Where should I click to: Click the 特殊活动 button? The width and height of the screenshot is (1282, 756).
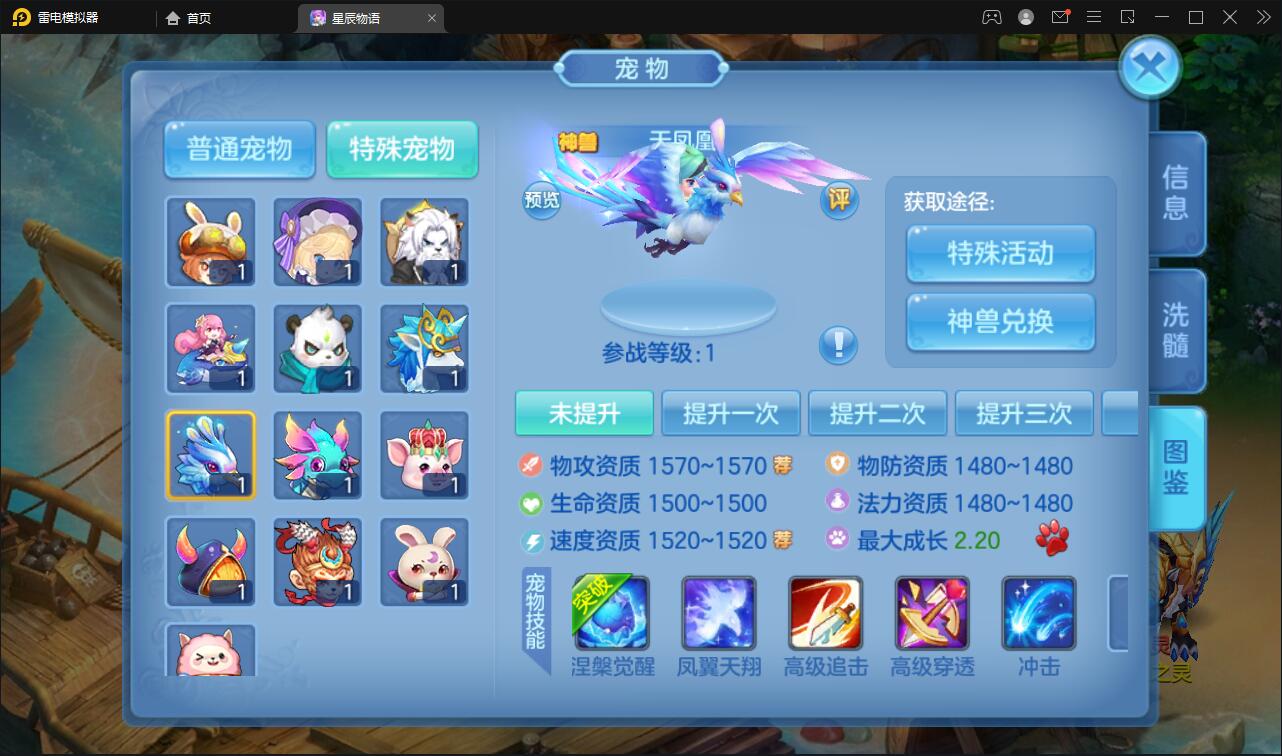pos(999,254)
